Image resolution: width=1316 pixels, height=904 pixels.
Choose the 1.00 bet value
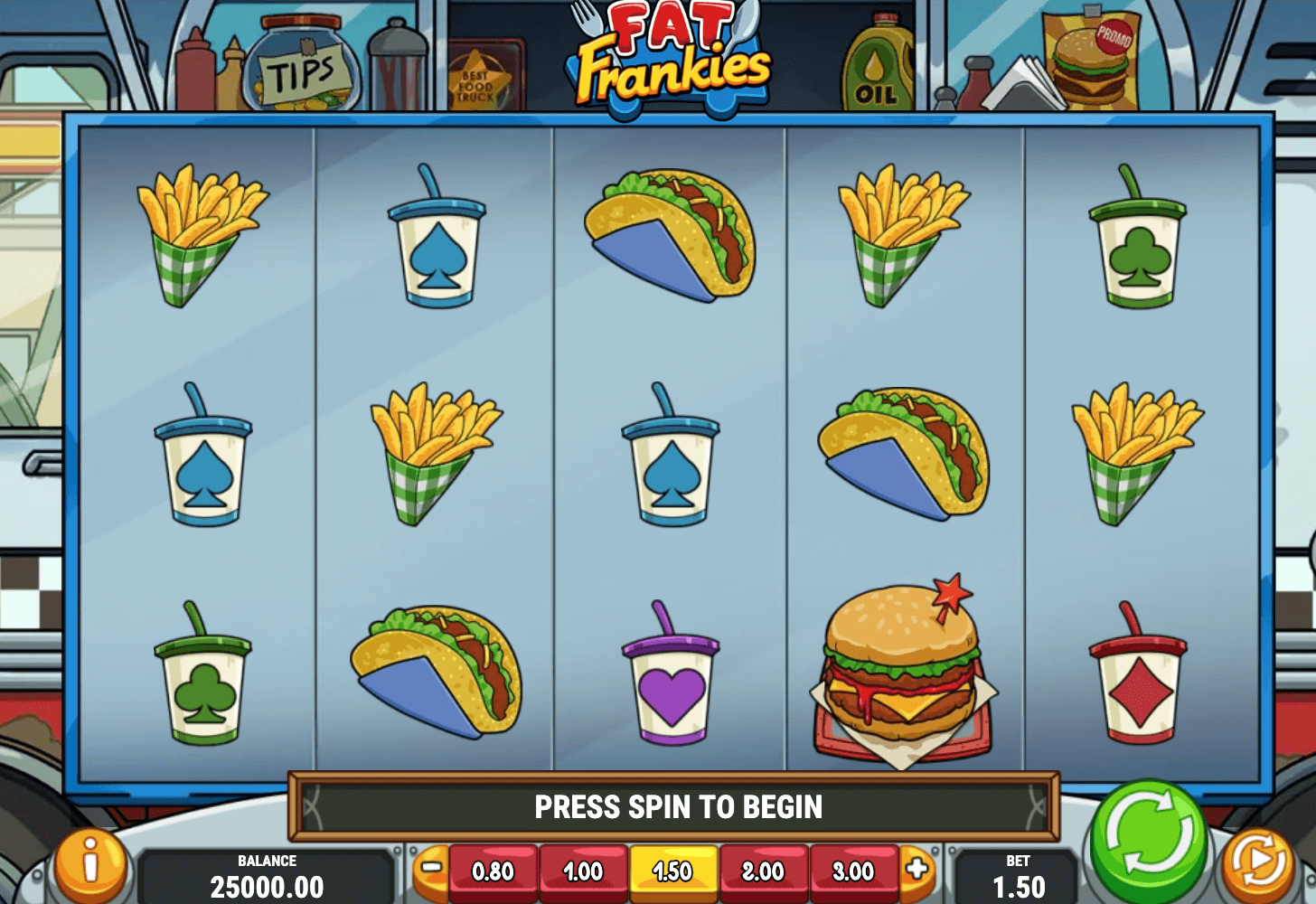(x=583, y=871)
